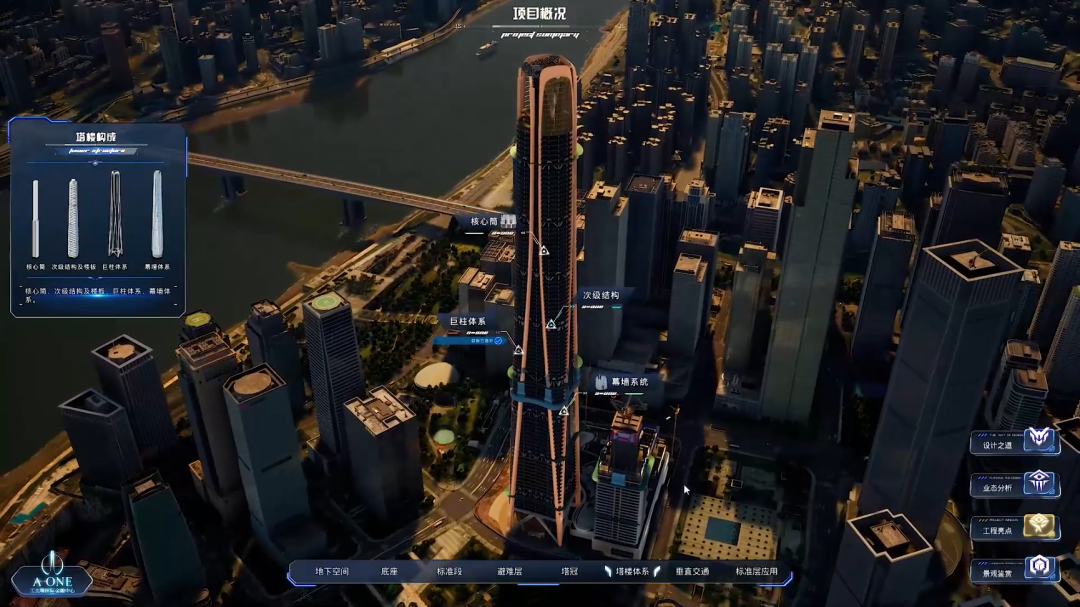1080x607 pixels.
Task: Choose the 幕墙体系 thumbnail in panel
Action: [x=157, y=215]
